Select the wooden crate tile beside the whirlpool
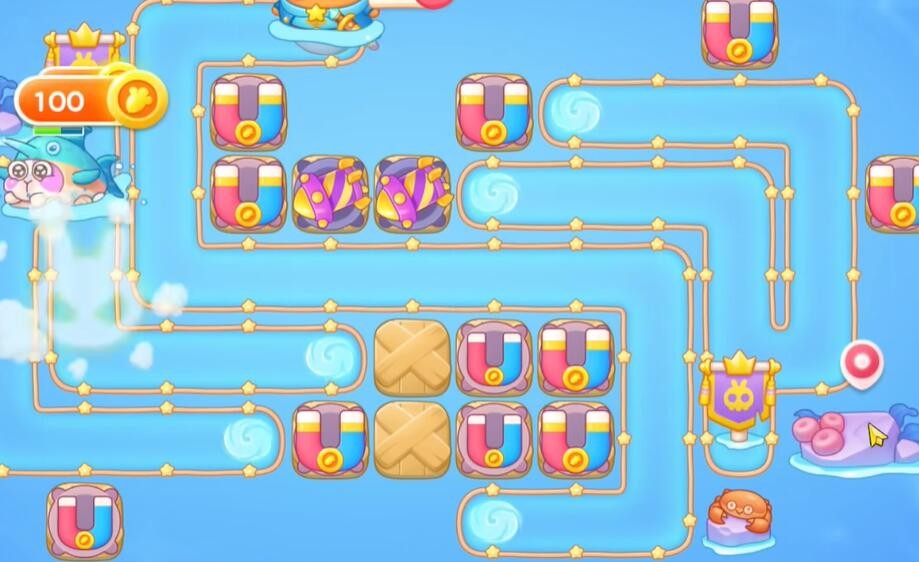919x562 pixels. tap(411, 357)
